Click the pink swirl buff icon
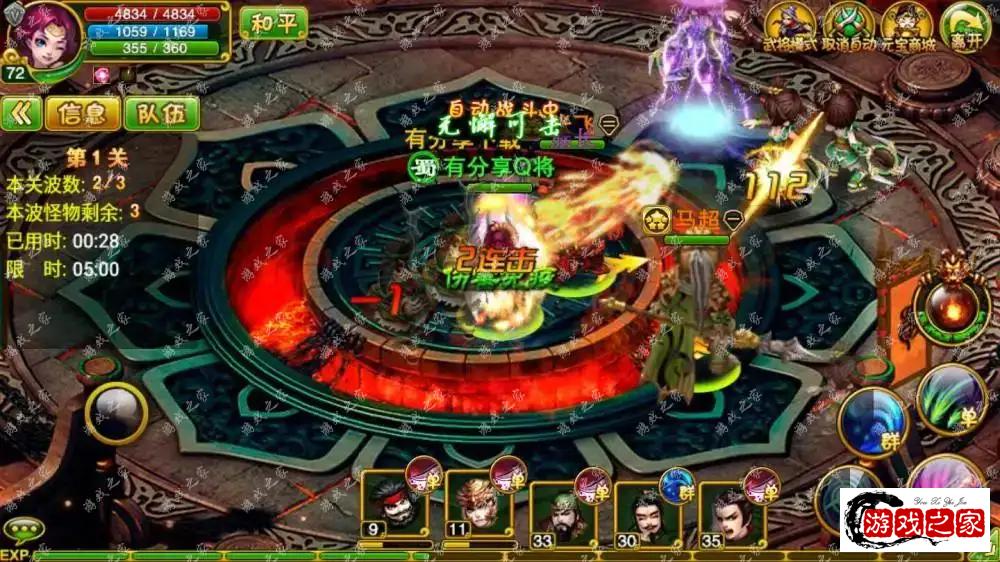 pos(102,75)
